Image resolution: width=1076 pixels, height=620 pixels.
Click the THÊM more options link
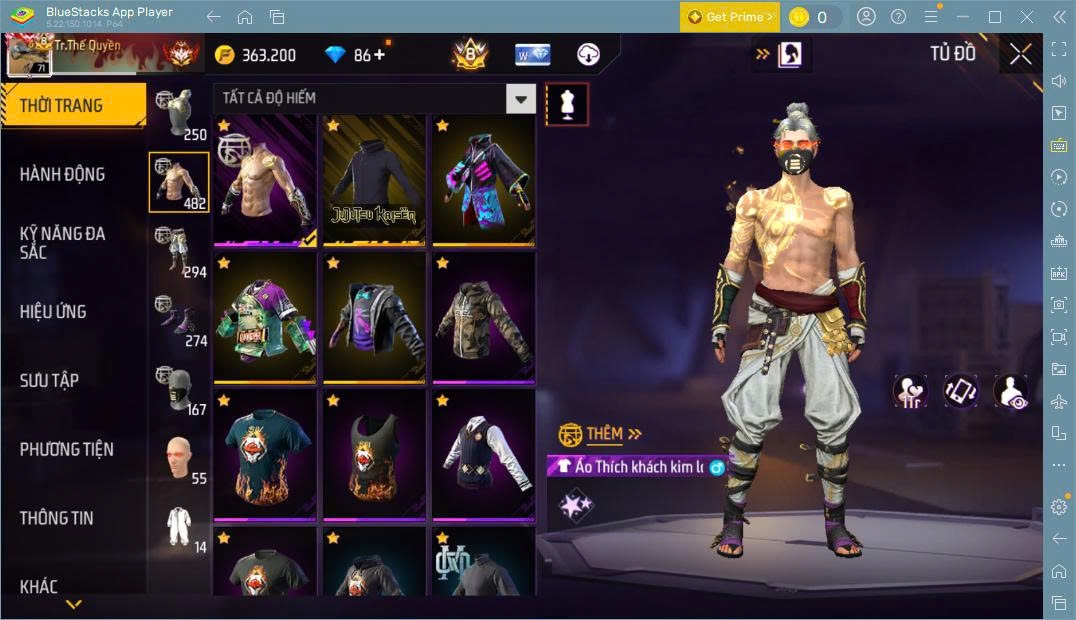[613, 434]
